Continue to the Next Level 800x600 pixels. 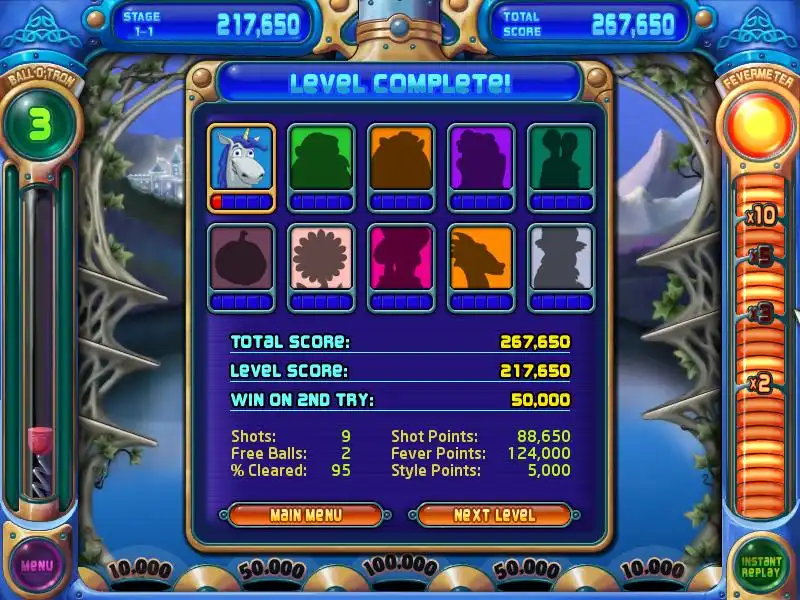494,515
